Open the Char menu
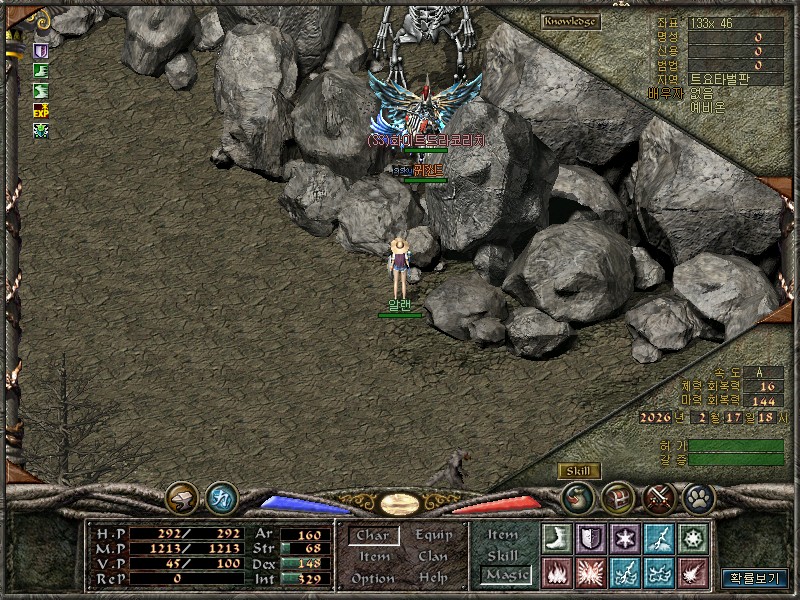 point(373,536)
